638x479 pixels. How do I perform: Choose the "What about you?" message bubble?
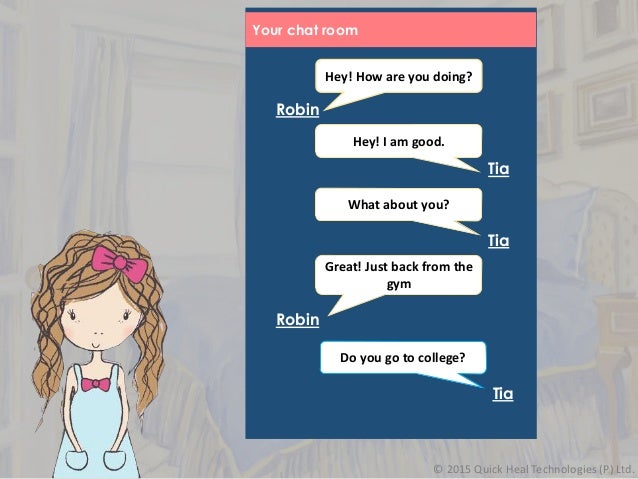tap(398, 205)
